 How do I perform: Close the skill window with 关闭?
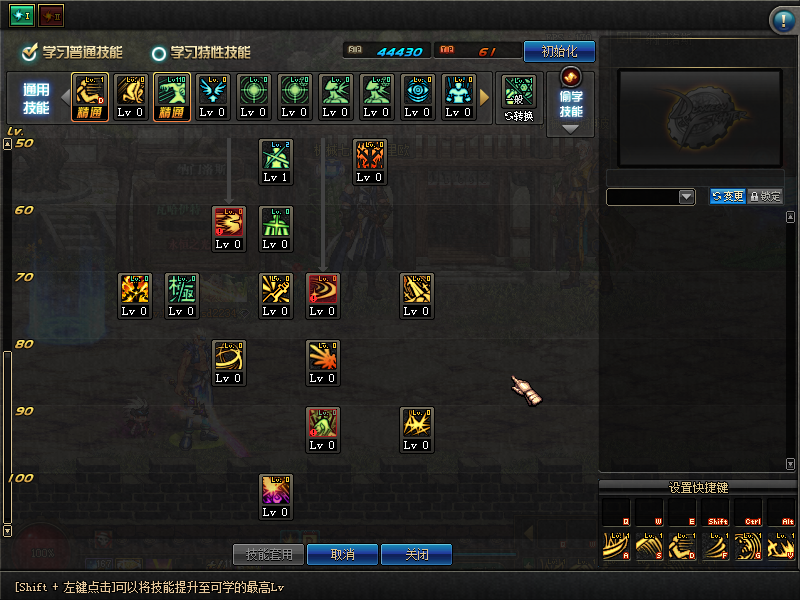[416, 554]
